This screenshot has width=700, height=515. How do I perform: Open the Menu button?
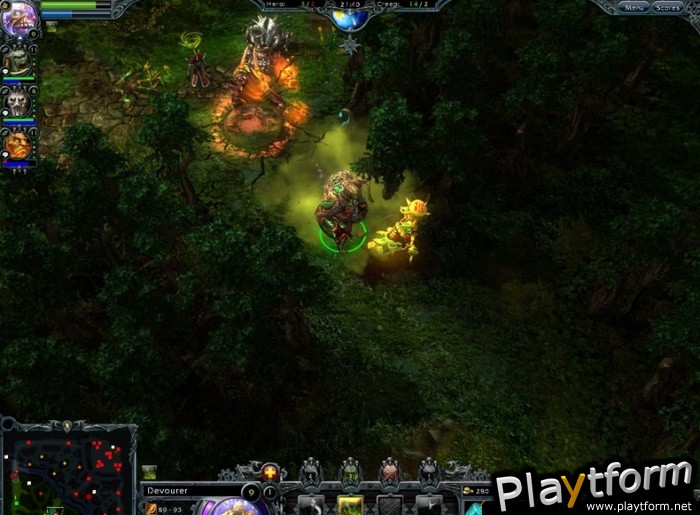pyautogui.click(x=632, y=7)
